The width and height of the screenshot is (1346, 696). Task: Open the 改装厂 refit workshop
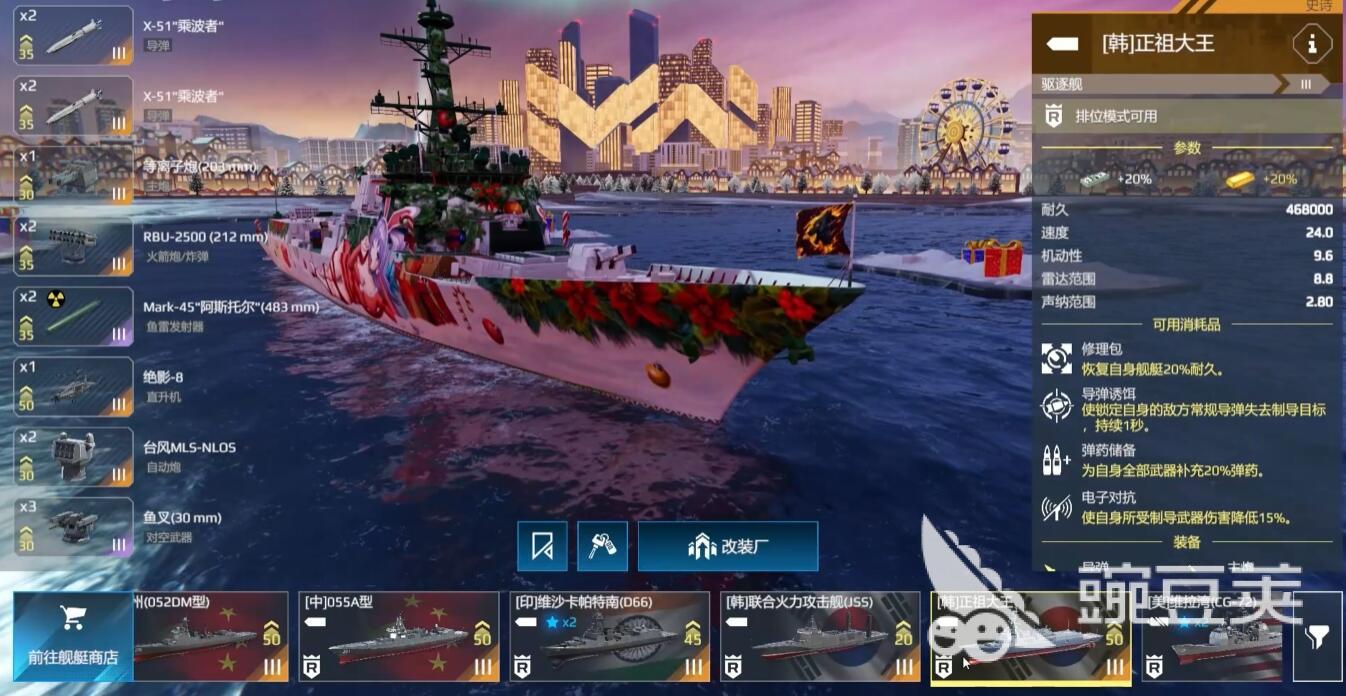727,546
